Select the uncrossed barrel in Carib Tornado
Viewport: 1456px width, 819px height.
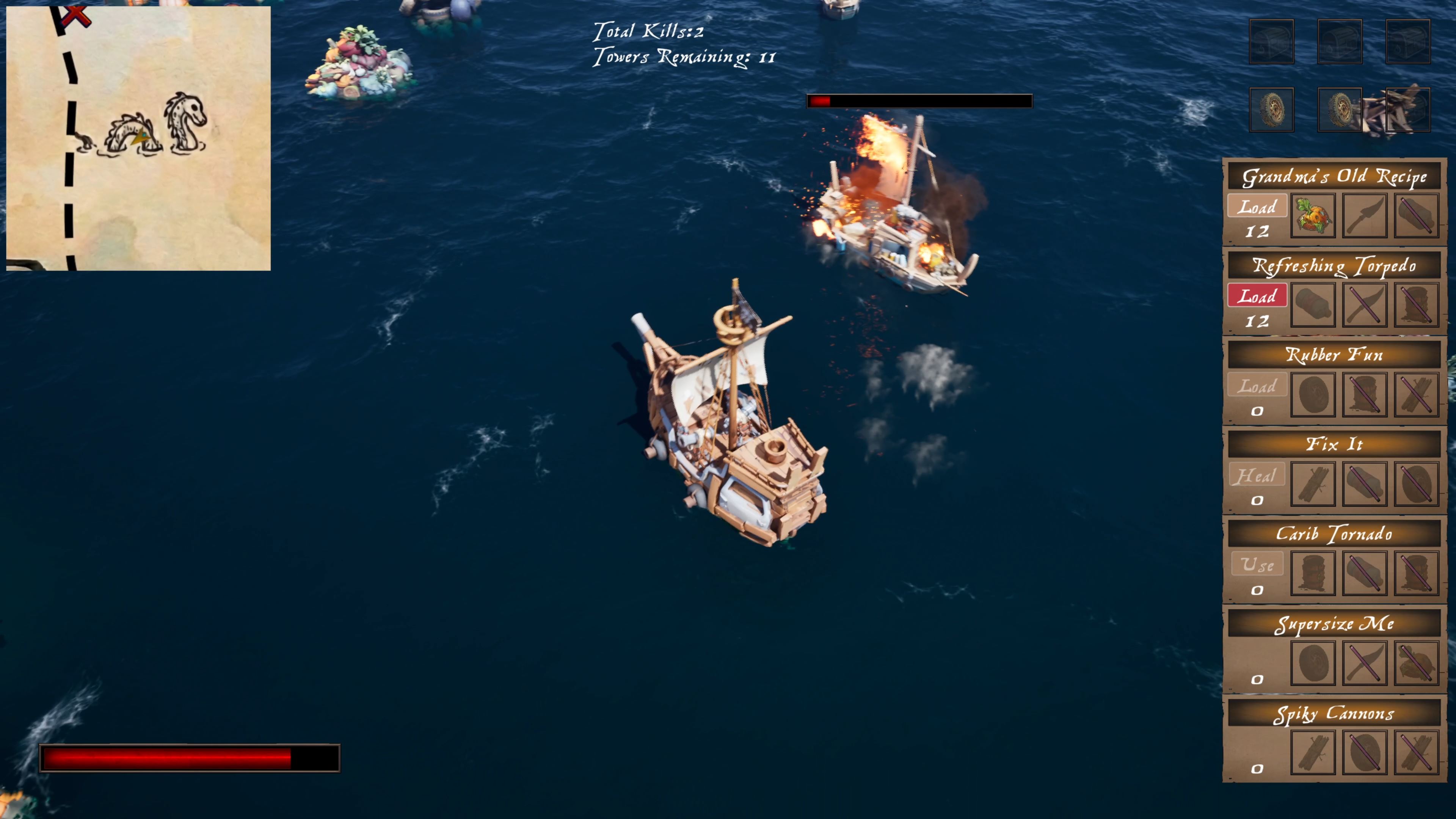1313,573
